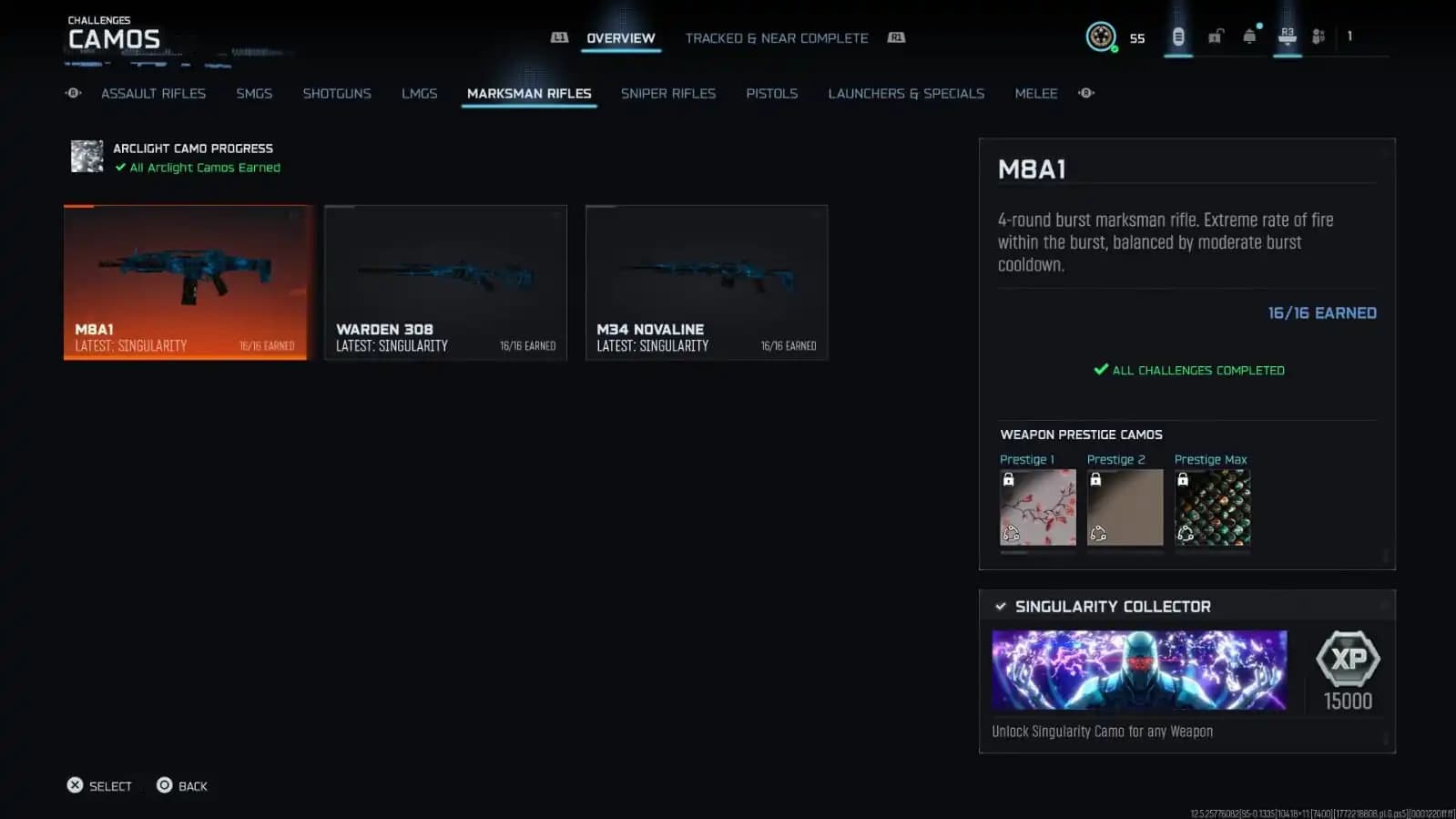1456x819 pixels.
Task: Click the Arclight Camo Progress thumbnail icon
Action: [87, 156]
